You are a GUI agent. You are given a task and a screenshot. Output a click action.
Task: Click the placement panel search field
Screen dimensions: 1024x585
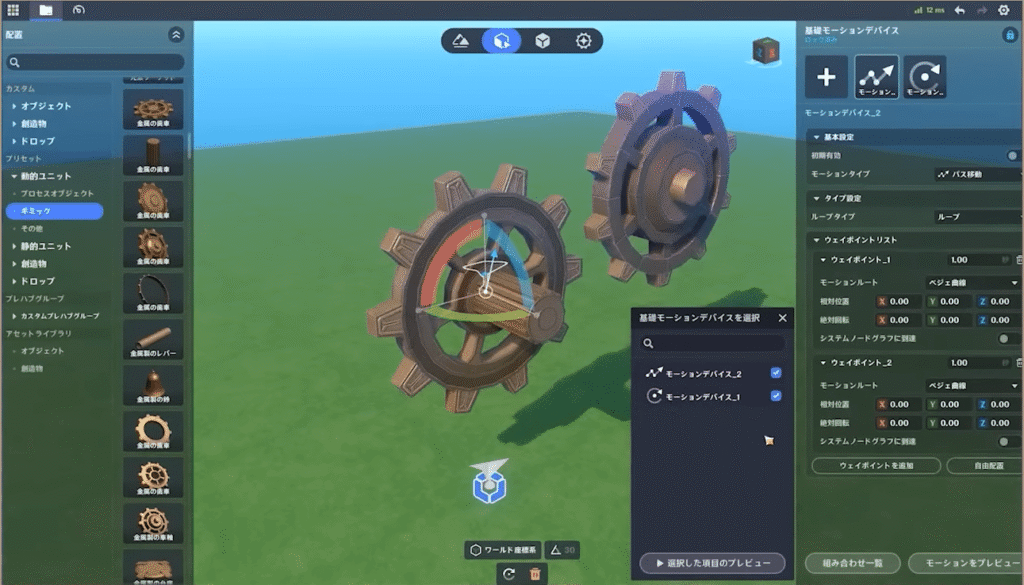(96, 62)
